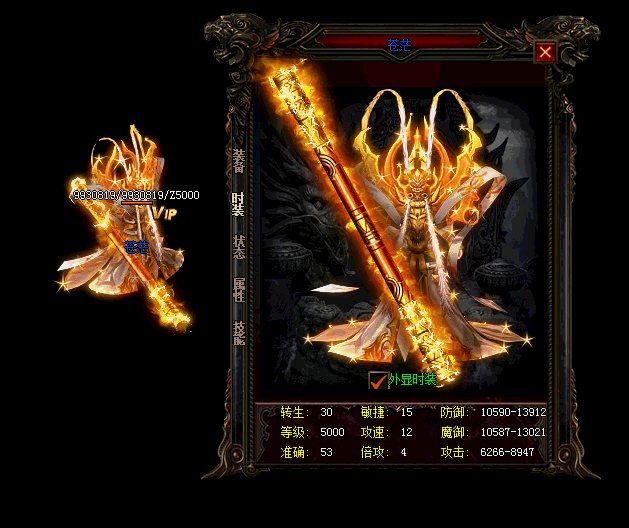
Task: Show the 属性 (Attributes) tab
Action: (x=238, y=290)
